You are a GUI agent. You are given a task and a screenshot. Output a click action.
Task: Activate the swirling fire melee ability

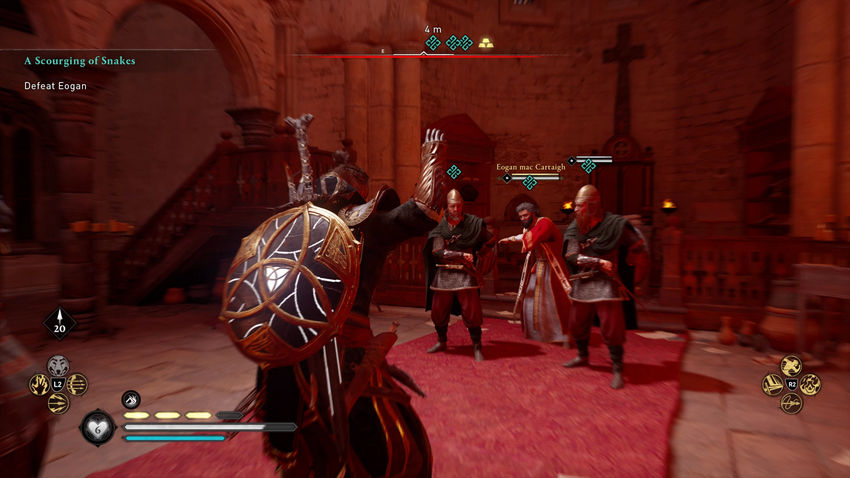click(x=809, y=383)
